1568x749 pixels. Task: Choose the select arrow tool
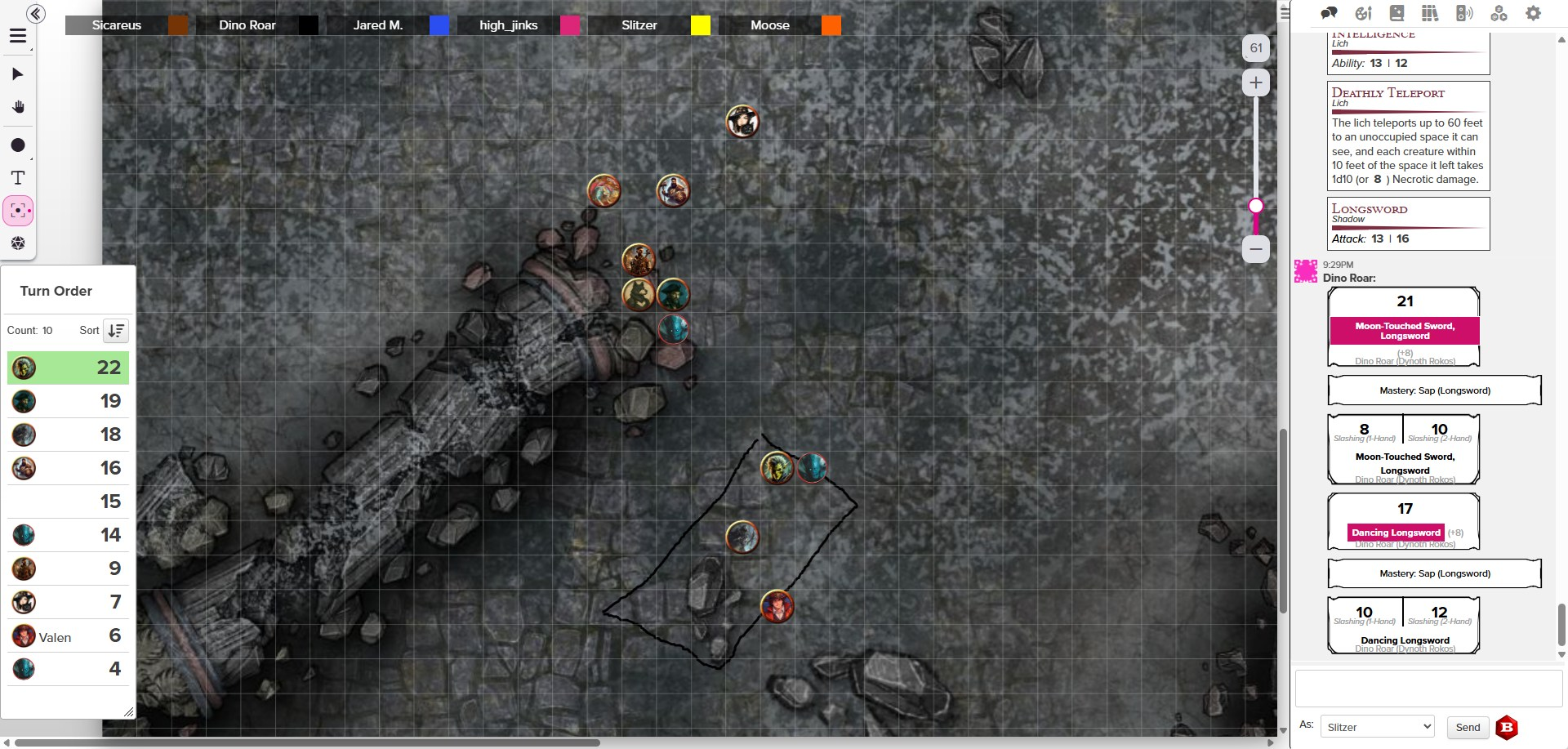[18, 74]
